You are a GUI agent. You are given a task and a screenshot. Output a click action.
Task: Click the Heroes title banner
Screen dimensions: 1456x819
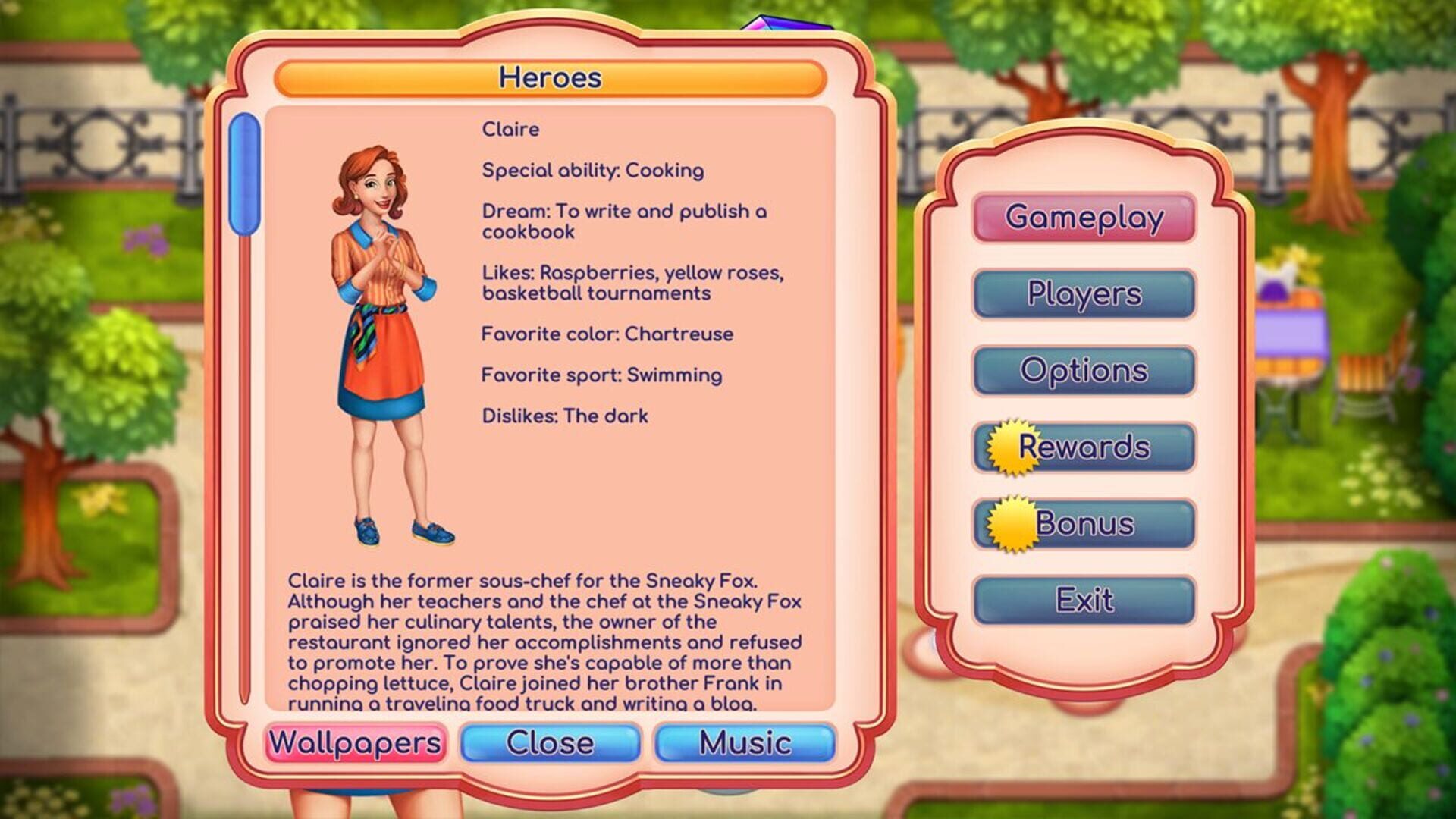(x=551, y=76)
